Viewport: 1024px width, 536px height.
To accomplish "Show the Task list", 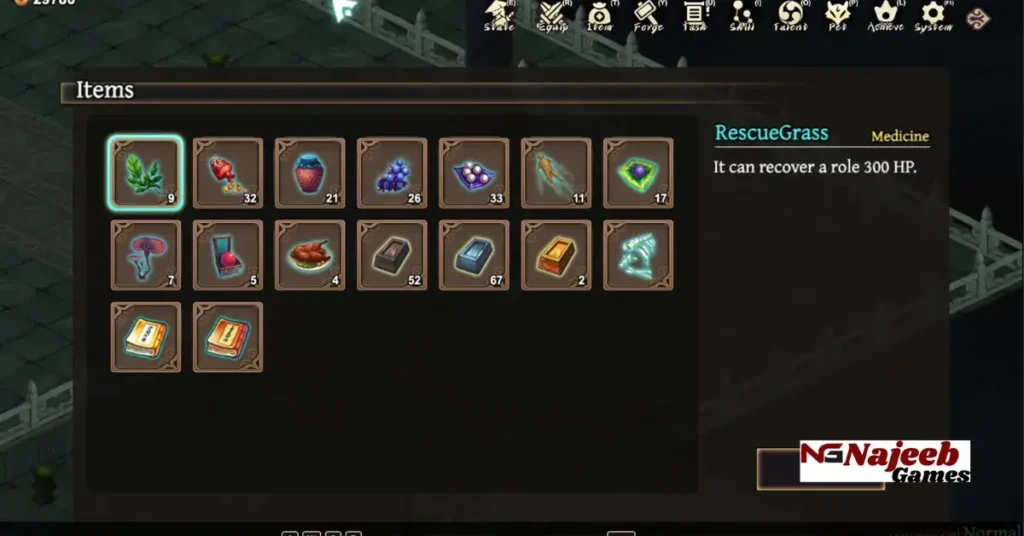I will click(x=696, y=14).
